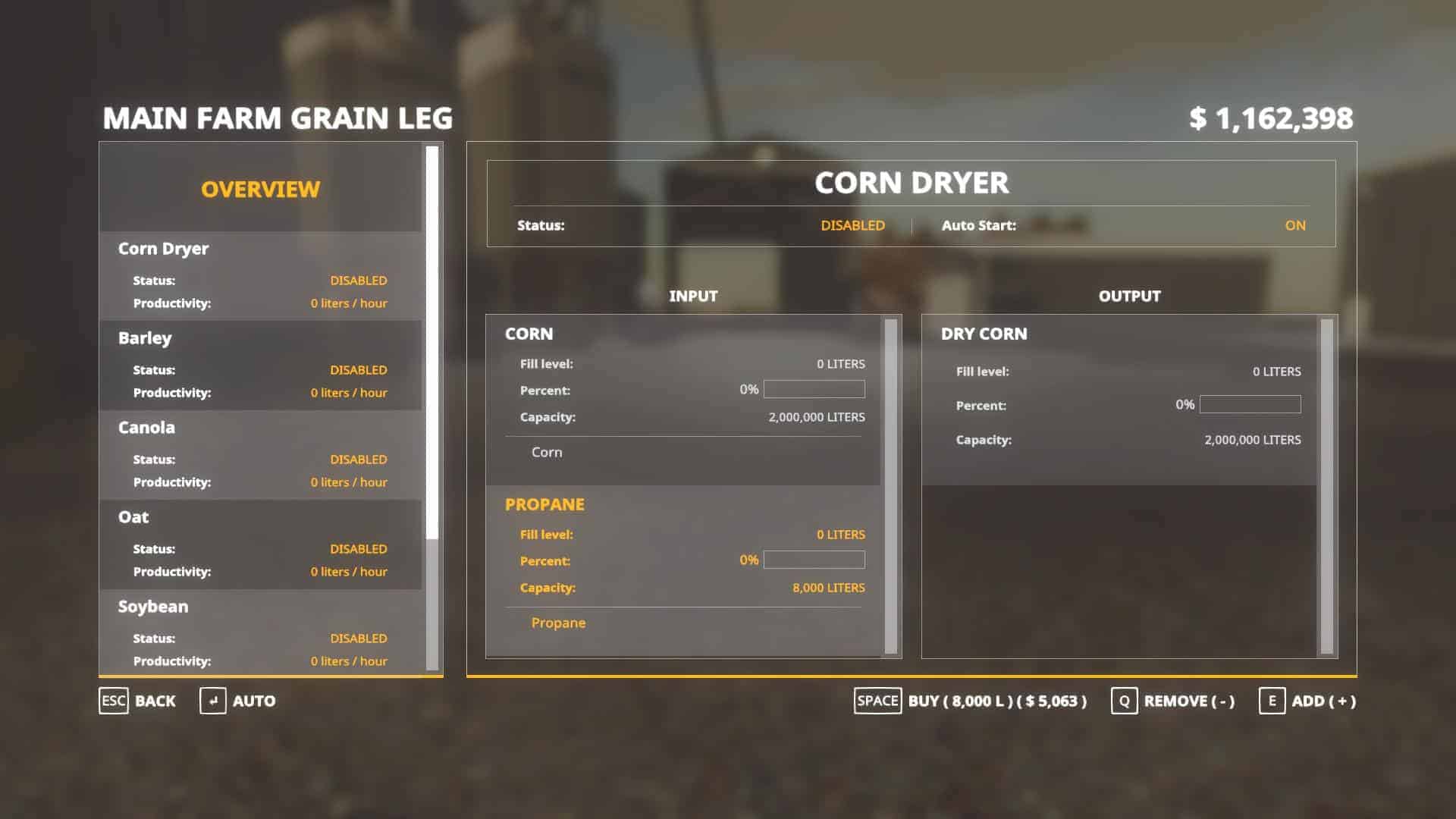This screenshot has height=819, width=1456.
Task: Click the SPACE key icon next to BUY
Action: [877, 701]
